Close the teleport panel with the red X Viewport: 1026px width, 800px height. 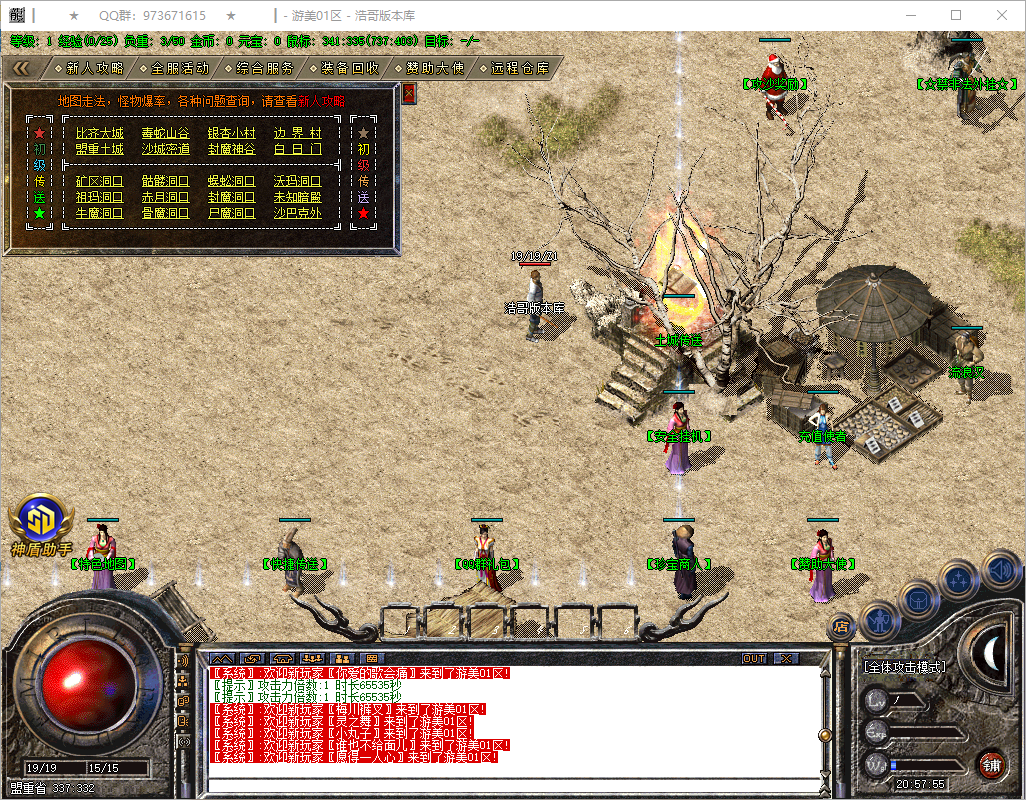click(x=408, y=93)
